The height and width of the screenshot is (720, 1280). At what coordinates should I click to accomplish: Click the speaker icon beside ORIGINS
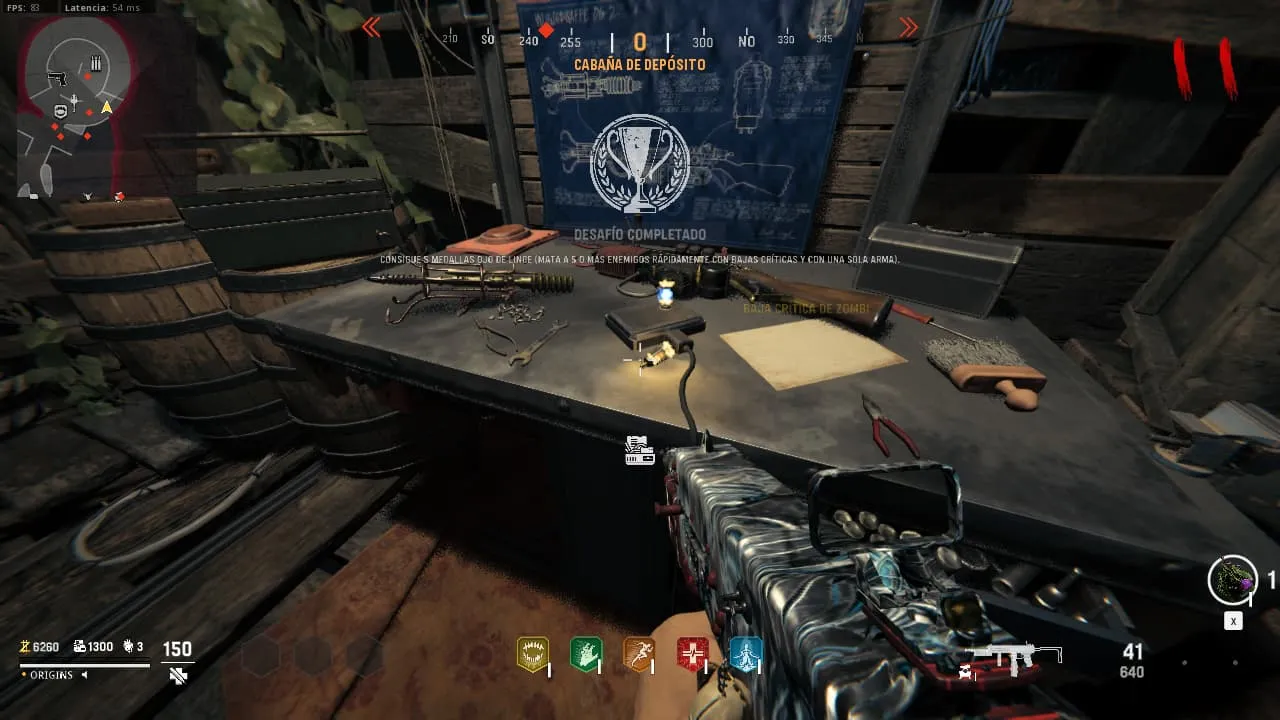pyautogui.click(x=85, y=675)
